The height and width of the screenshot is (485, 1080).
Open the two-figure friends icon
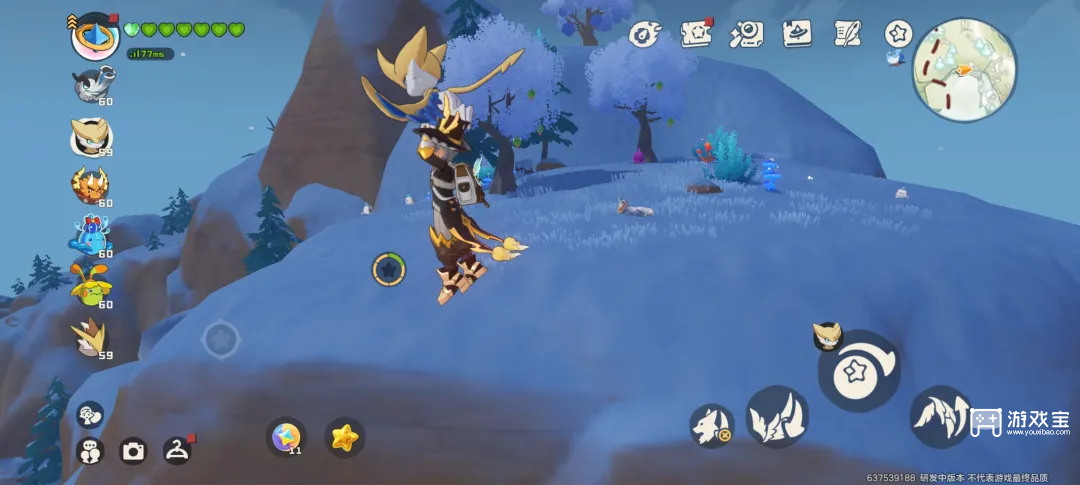(x=90, y=451)
